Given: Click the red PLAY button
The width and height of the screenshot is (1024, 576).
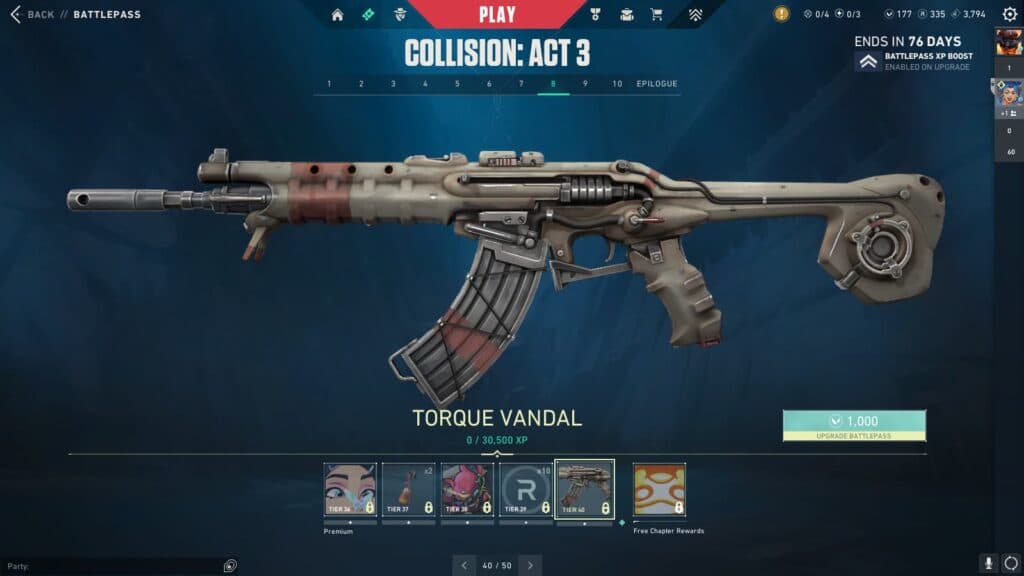Looking at the screenshot, I should coord(497,14).
